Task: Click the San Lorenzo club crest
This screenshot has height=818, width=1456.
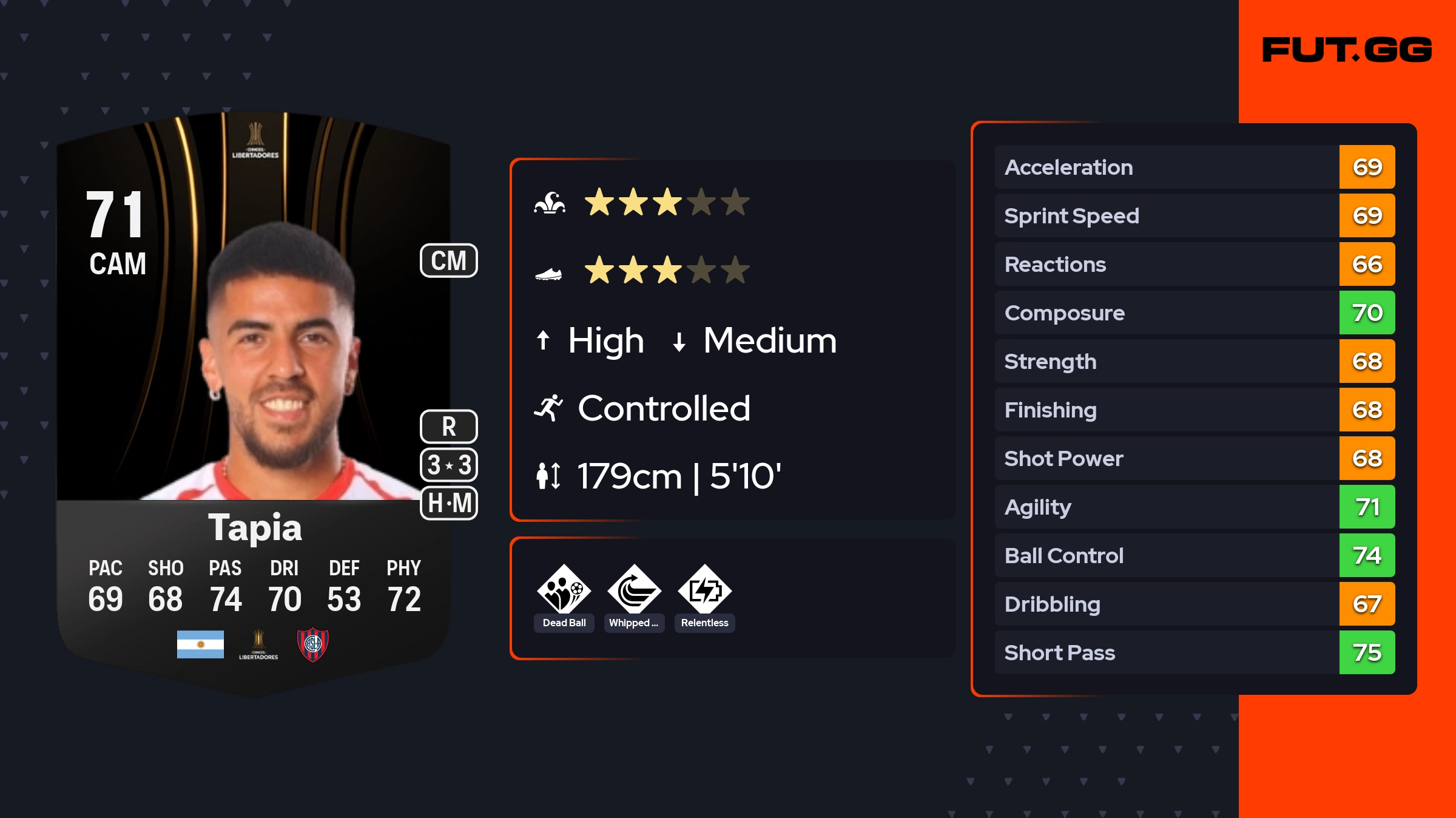Action: pyautogui.click(x=312, y=644)
